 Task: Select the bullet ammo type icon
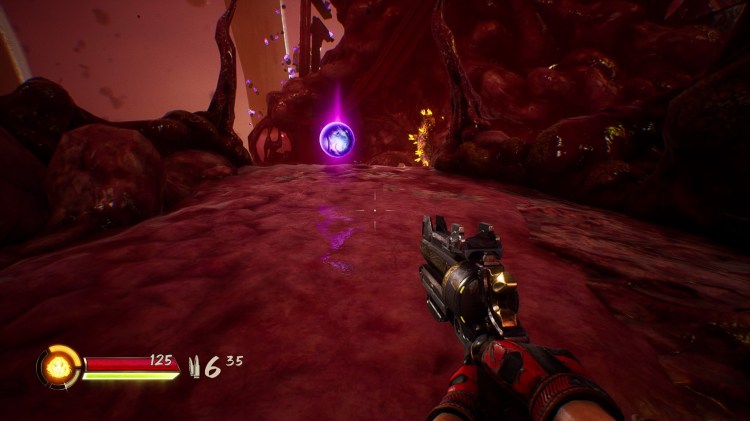193,366
